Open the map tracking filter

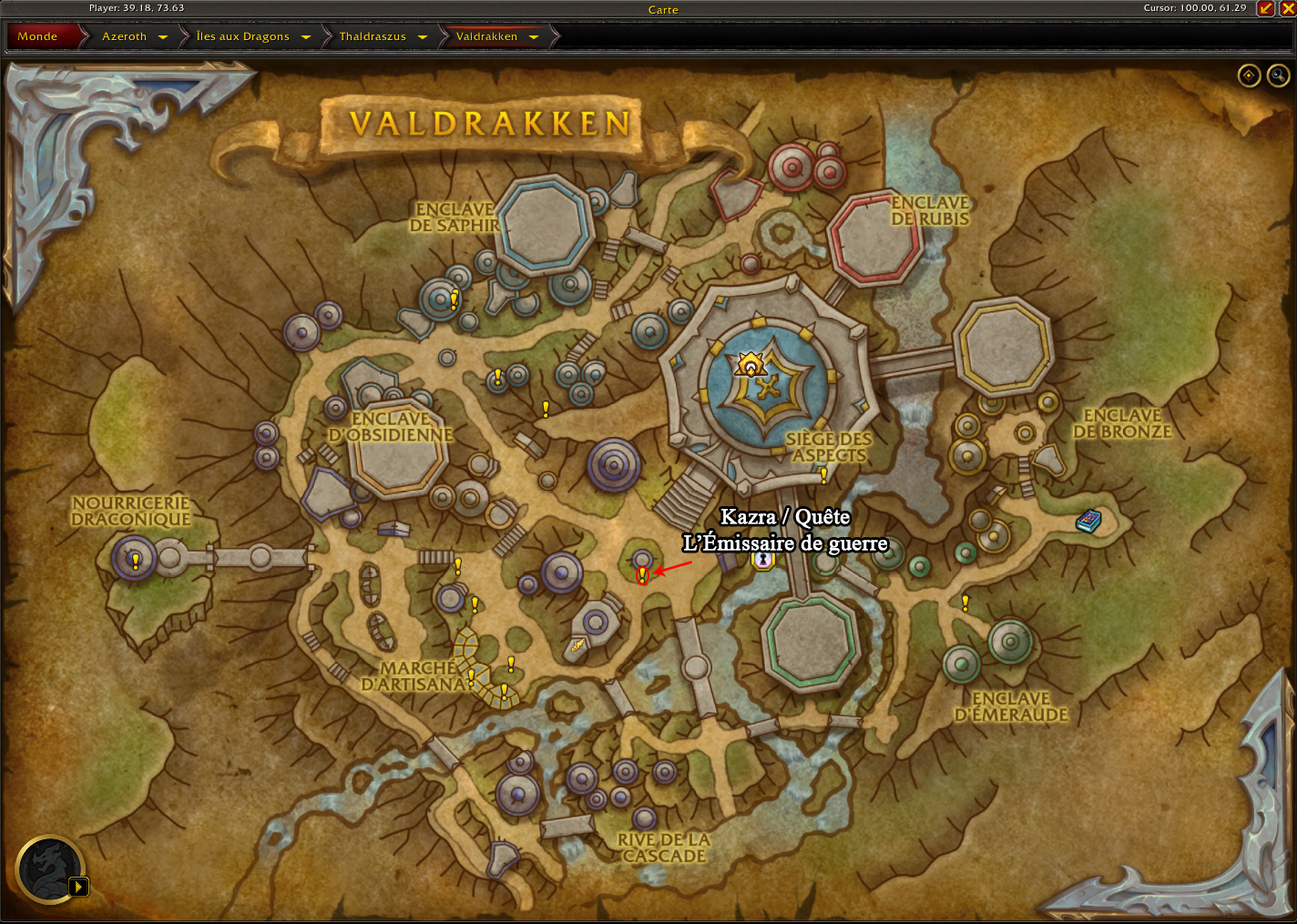[1249, 76]
